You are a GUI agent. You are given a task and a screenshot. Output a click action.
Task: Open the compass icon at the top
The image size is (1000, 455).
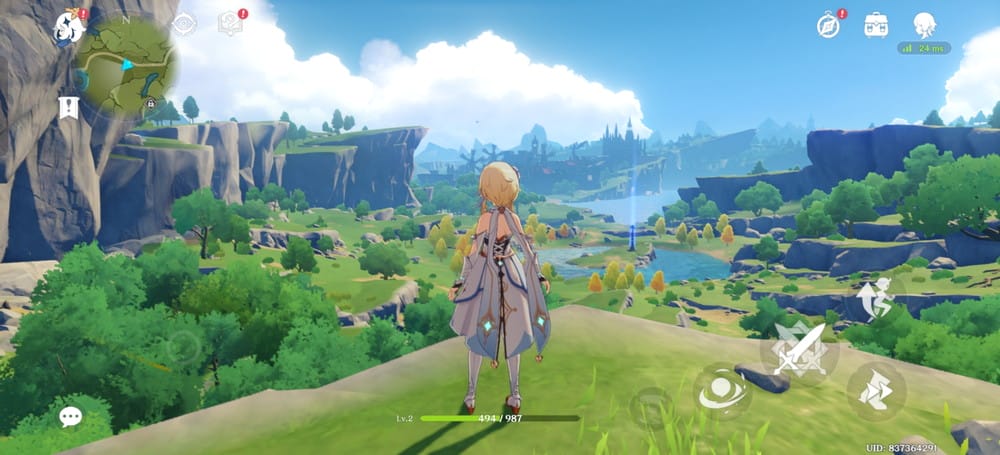pyautogui.click(x=828, y=25)
